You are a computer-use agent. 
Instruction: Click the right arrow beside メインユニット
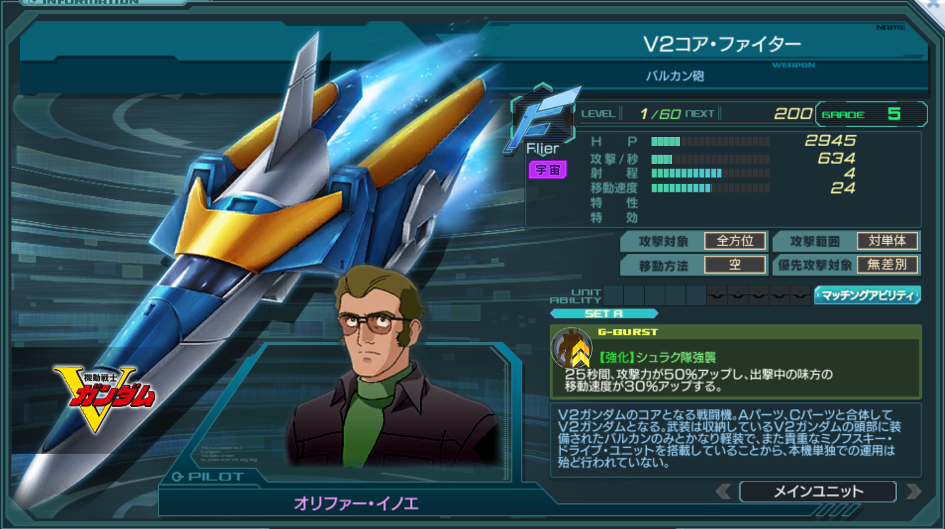click(911, 491)
